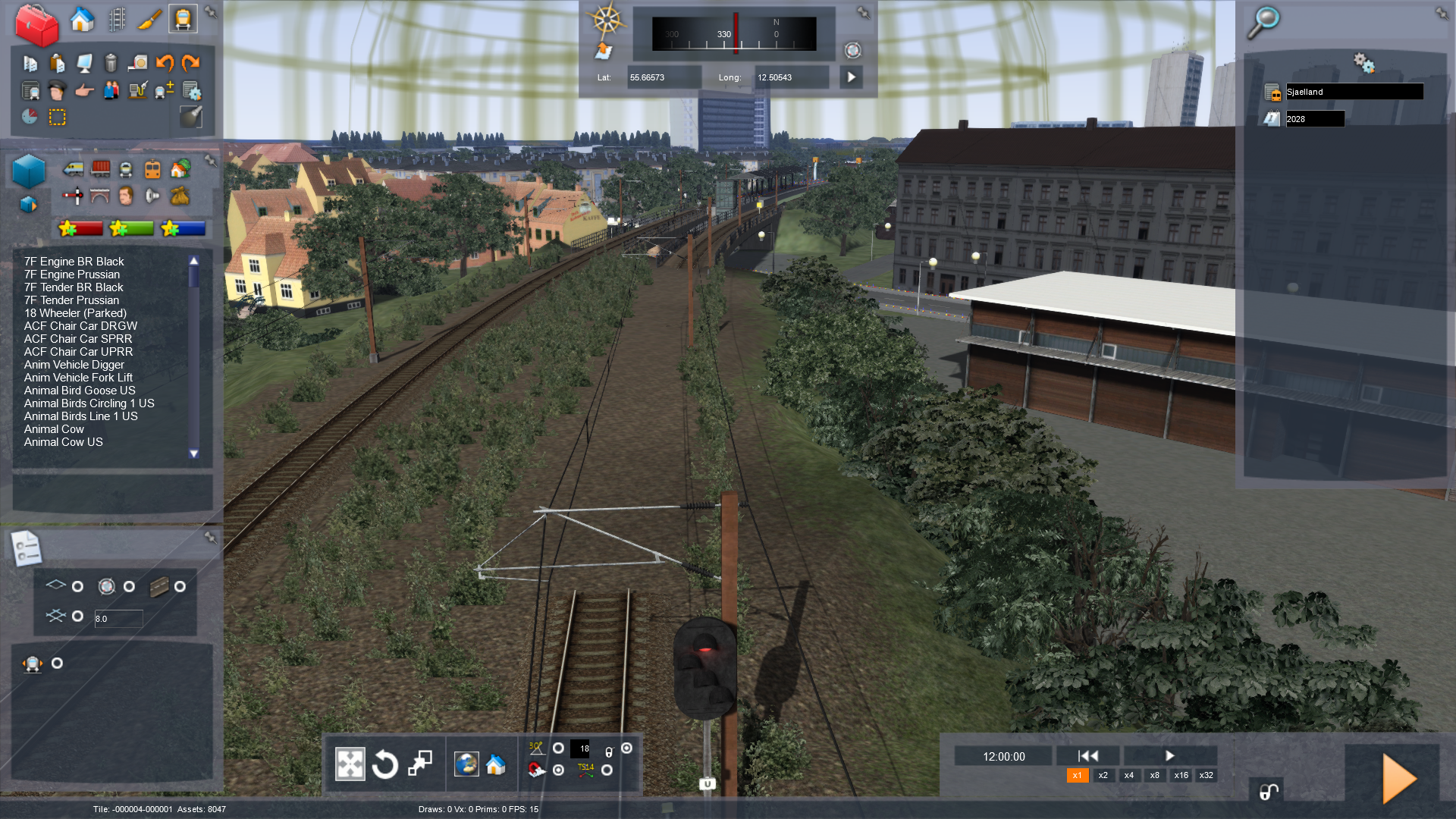Click the asset list scroll-down arrow
The height and width of the screenshot is (819, 1456).
coord(194,453)
